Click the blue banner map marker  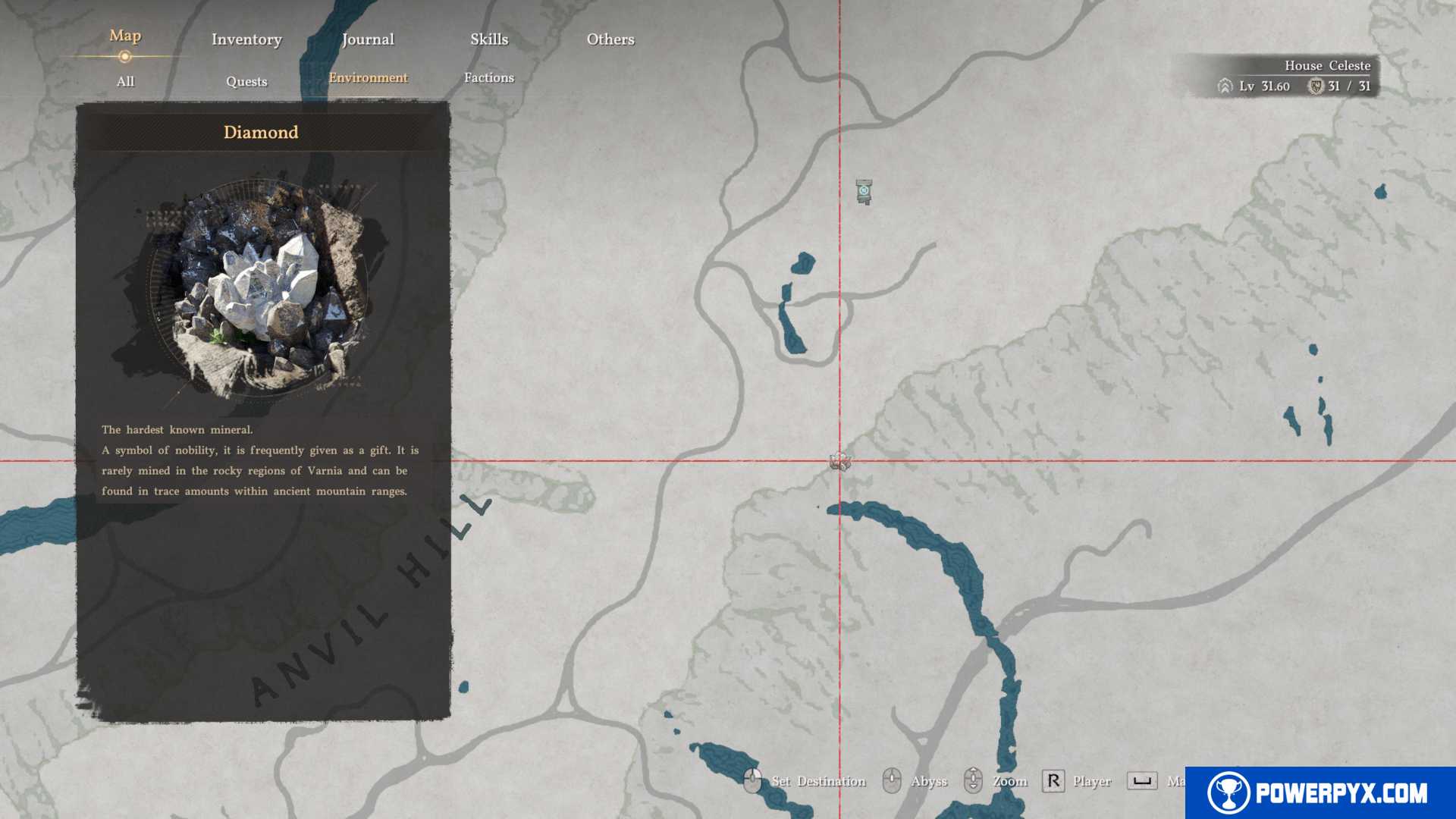[x=864, y=191]
